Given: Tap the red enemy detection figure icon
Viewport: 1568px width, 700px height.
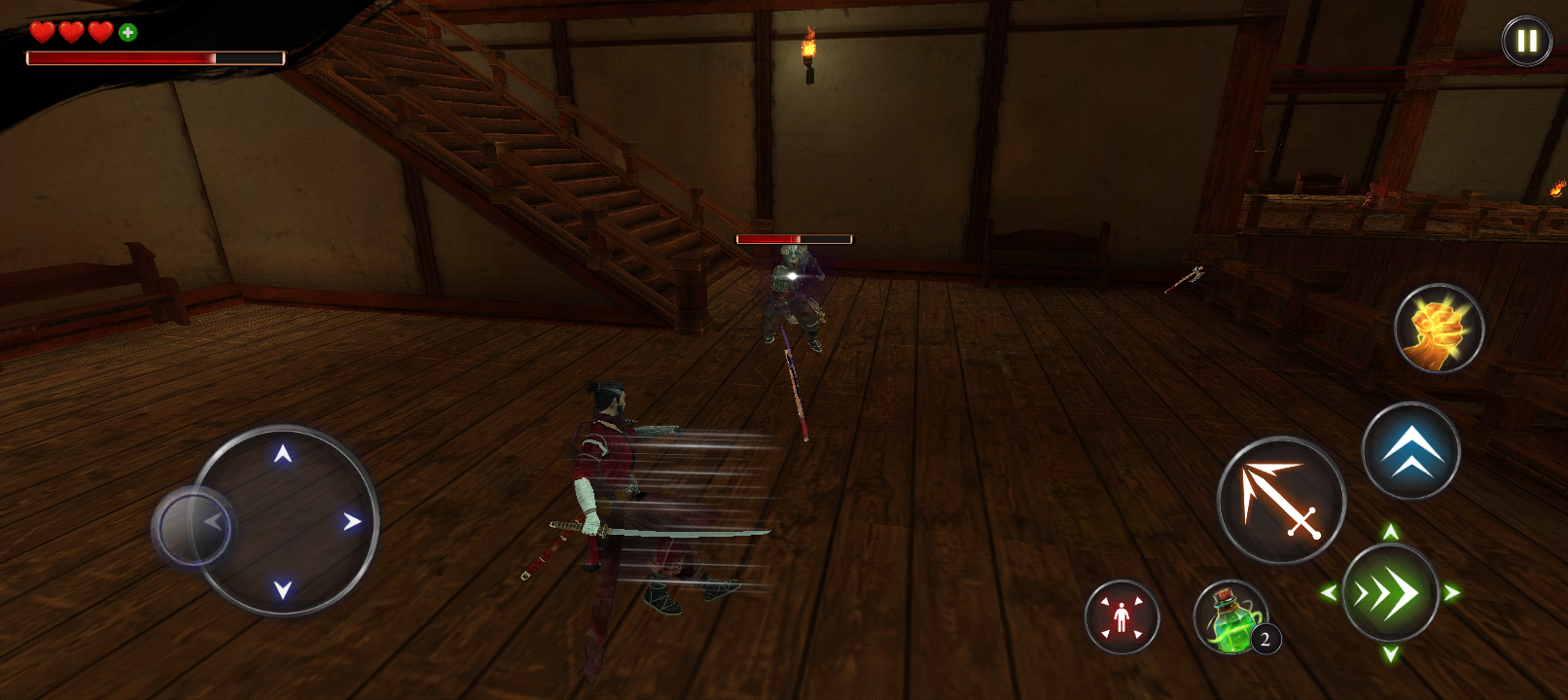Looking at the screenshot, I should click(x=1121, y=617).
